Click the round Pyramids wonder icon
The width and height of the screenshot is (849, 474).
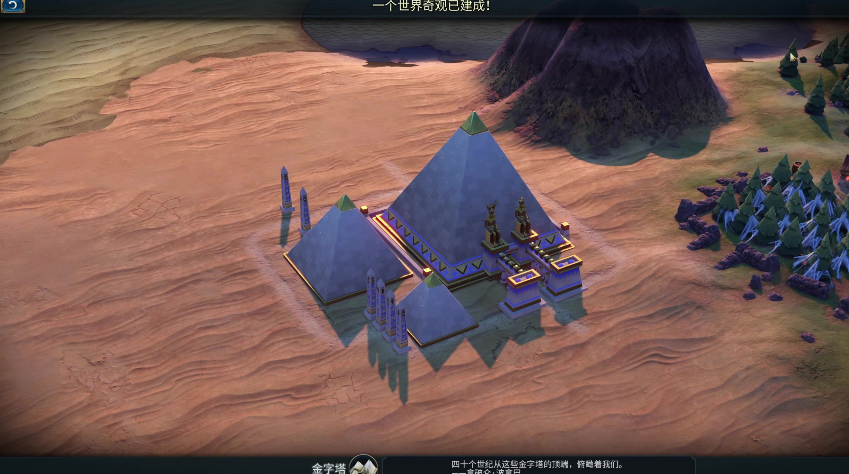363,466
